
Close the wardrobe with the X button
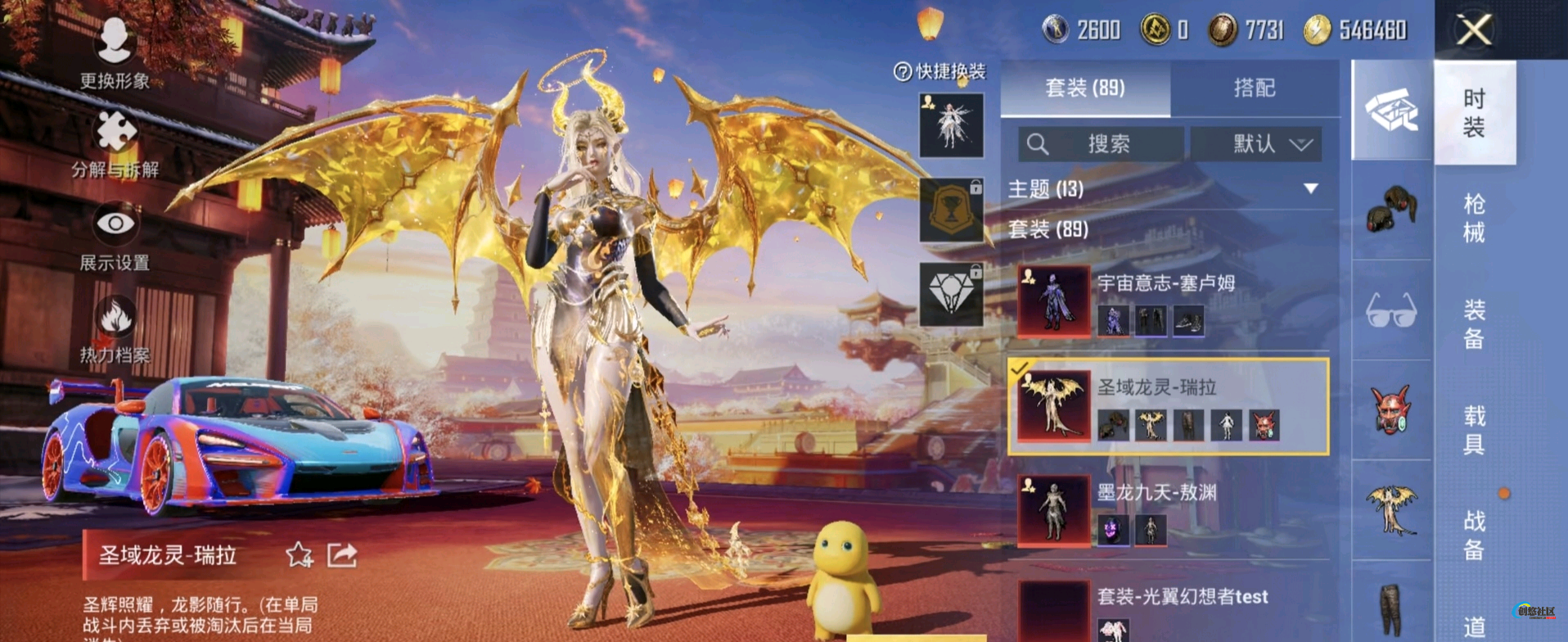(x=1473, y=30)
